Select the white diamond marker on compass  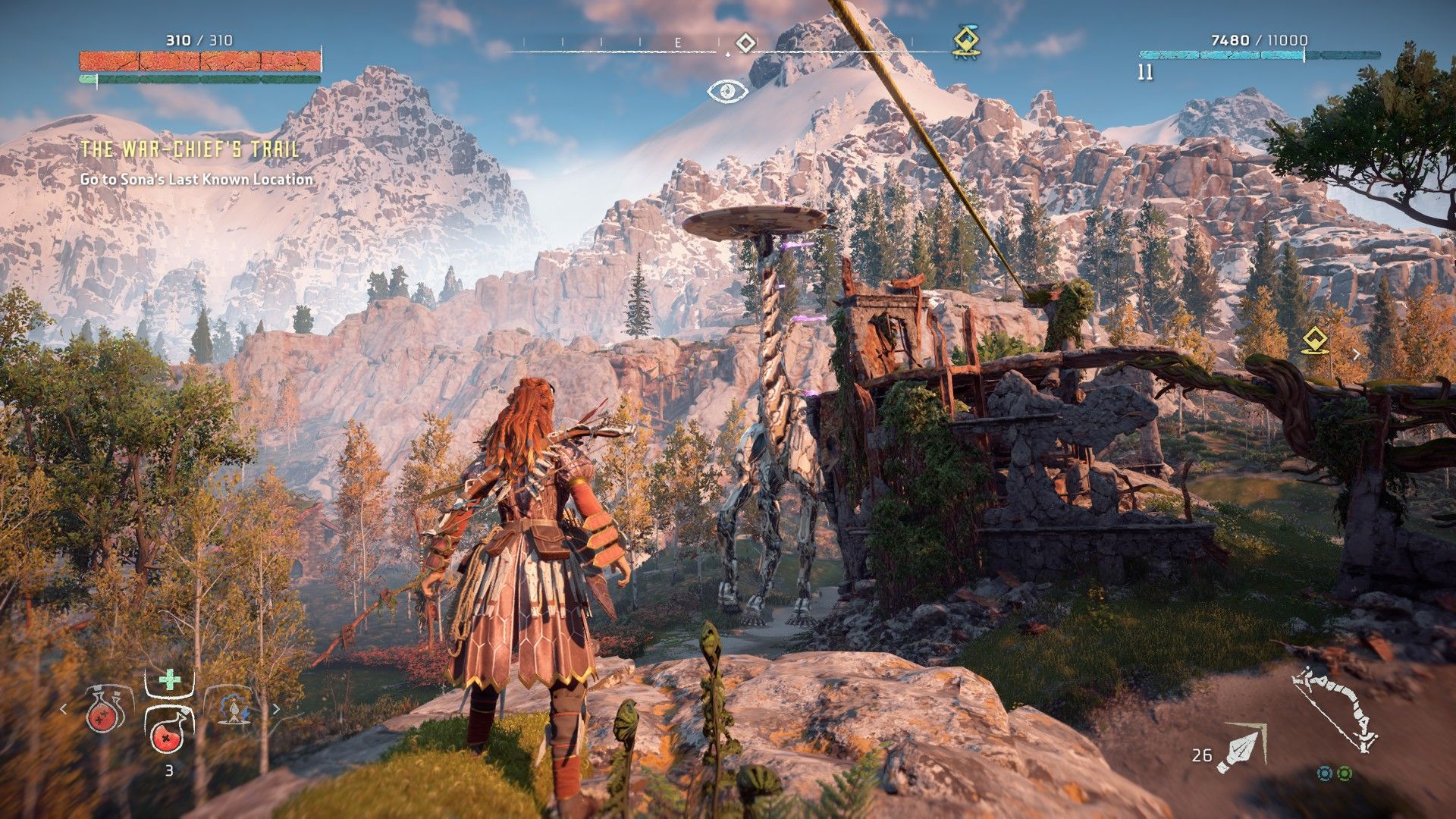click(746, 42)
